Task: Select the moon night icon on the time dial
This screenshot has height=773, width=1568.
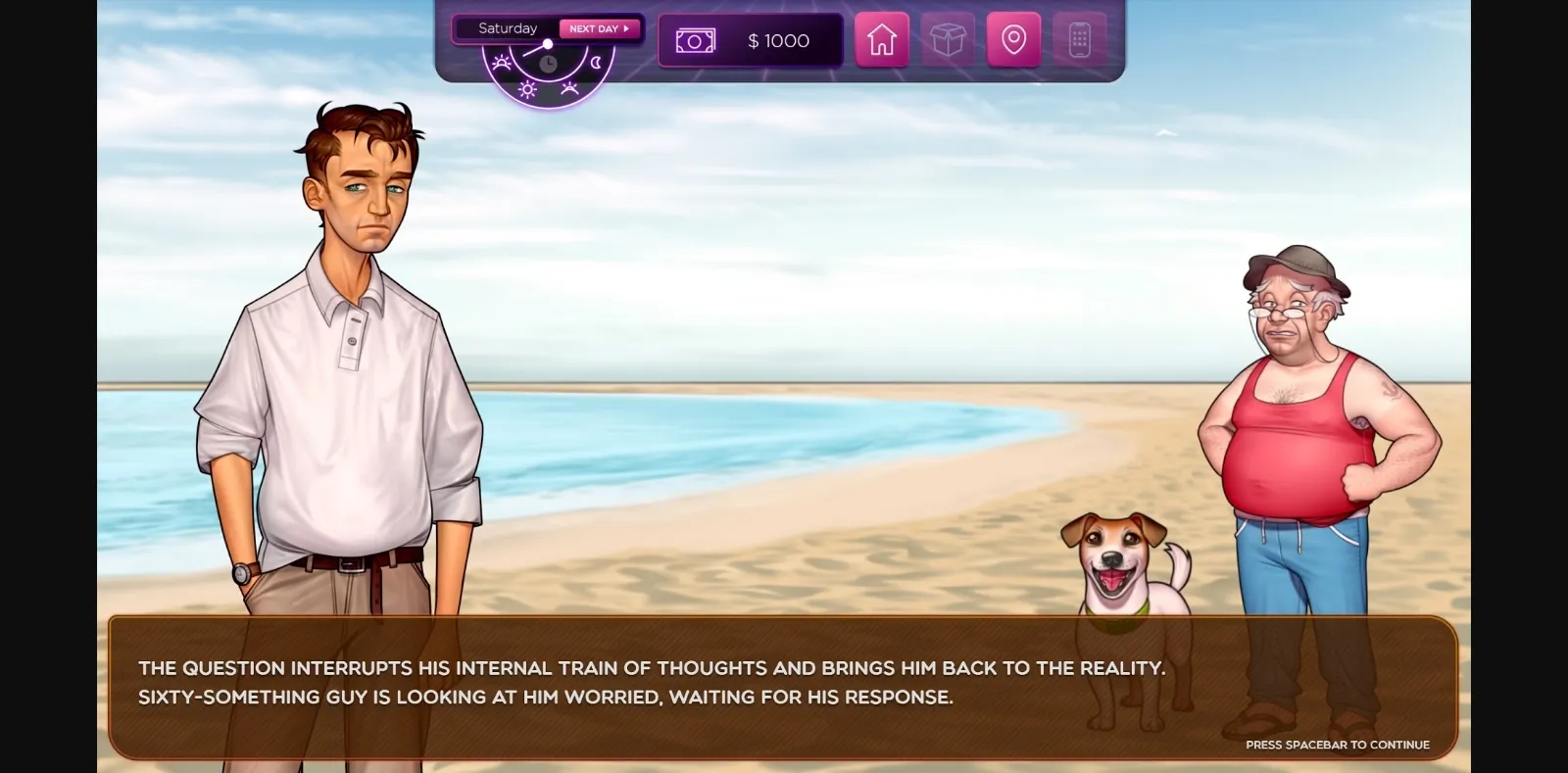Action: click(596, 63)
